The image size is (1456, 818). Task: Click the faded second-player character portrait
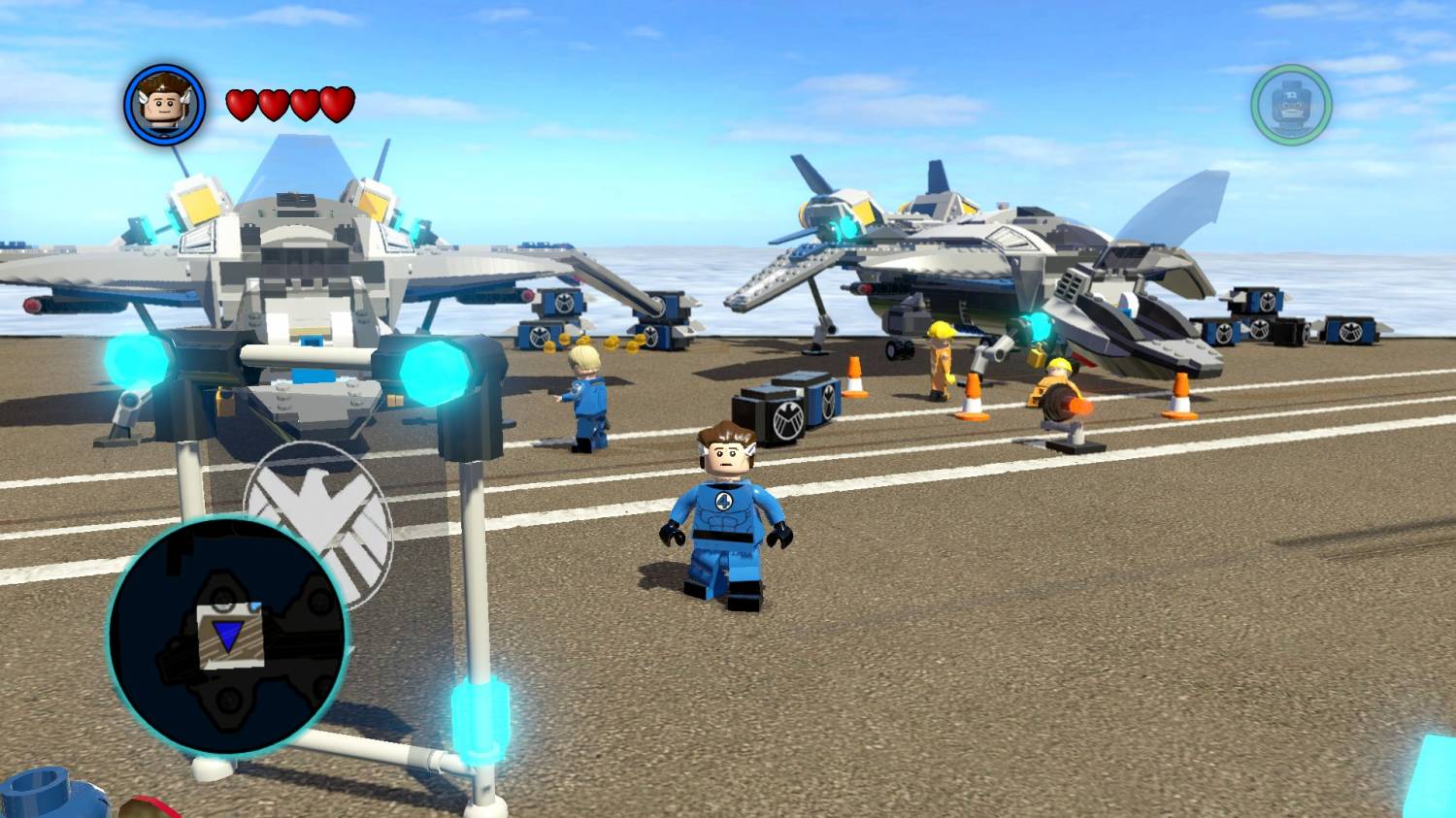pos(1290,105)
